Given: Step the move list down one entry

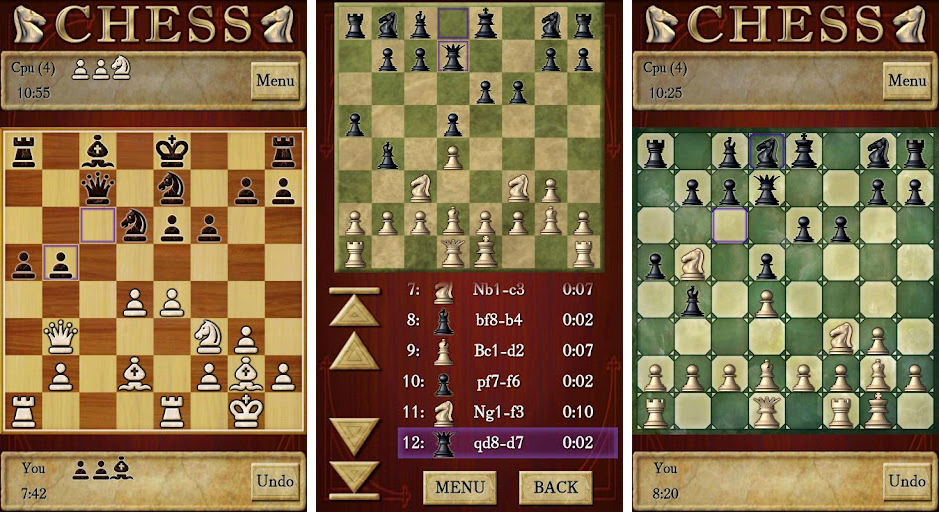Looking at the screenshot, I should [x=355, y=435].
